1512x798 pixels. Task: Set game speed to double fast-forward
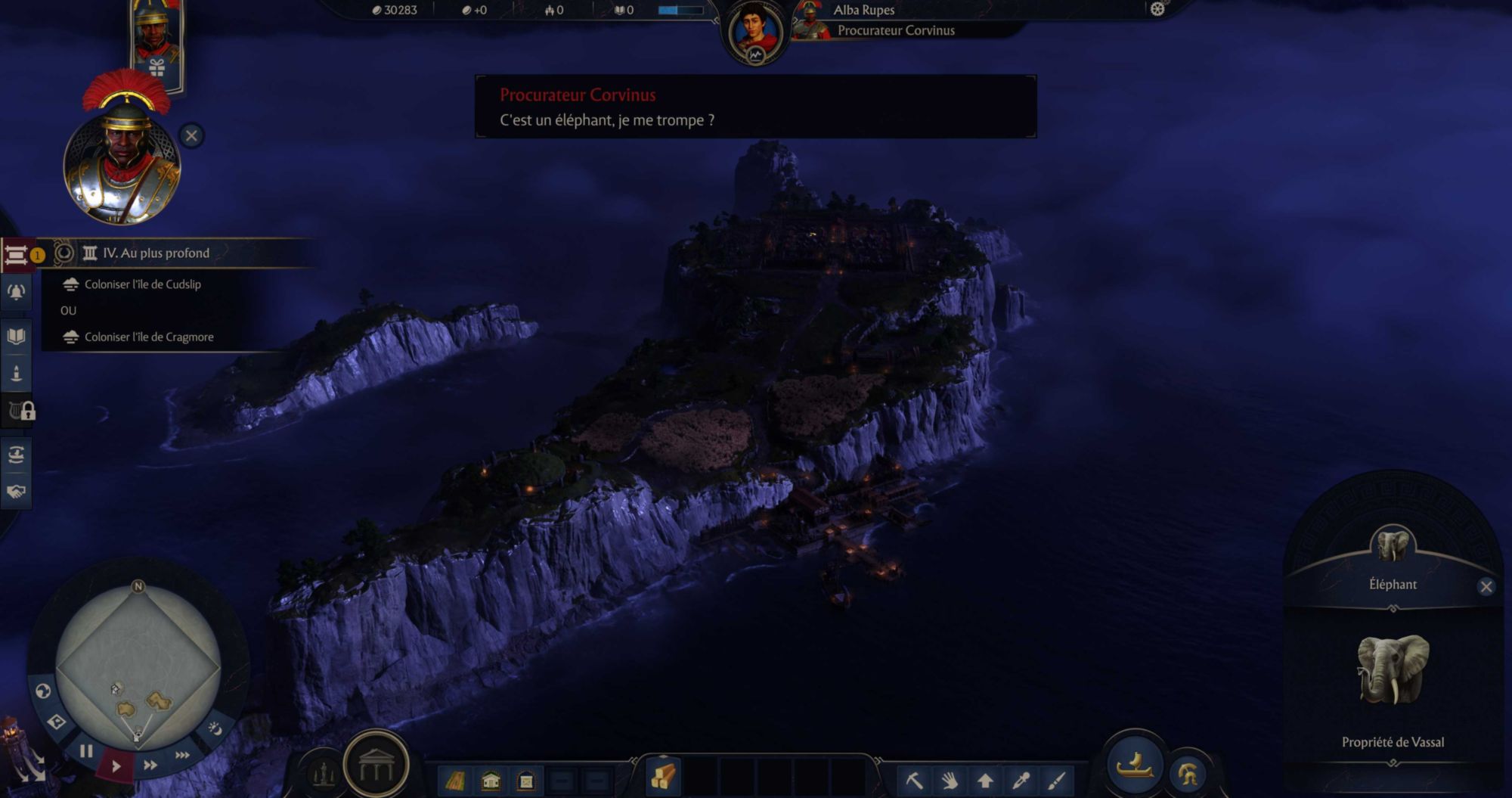coord(150,765)
